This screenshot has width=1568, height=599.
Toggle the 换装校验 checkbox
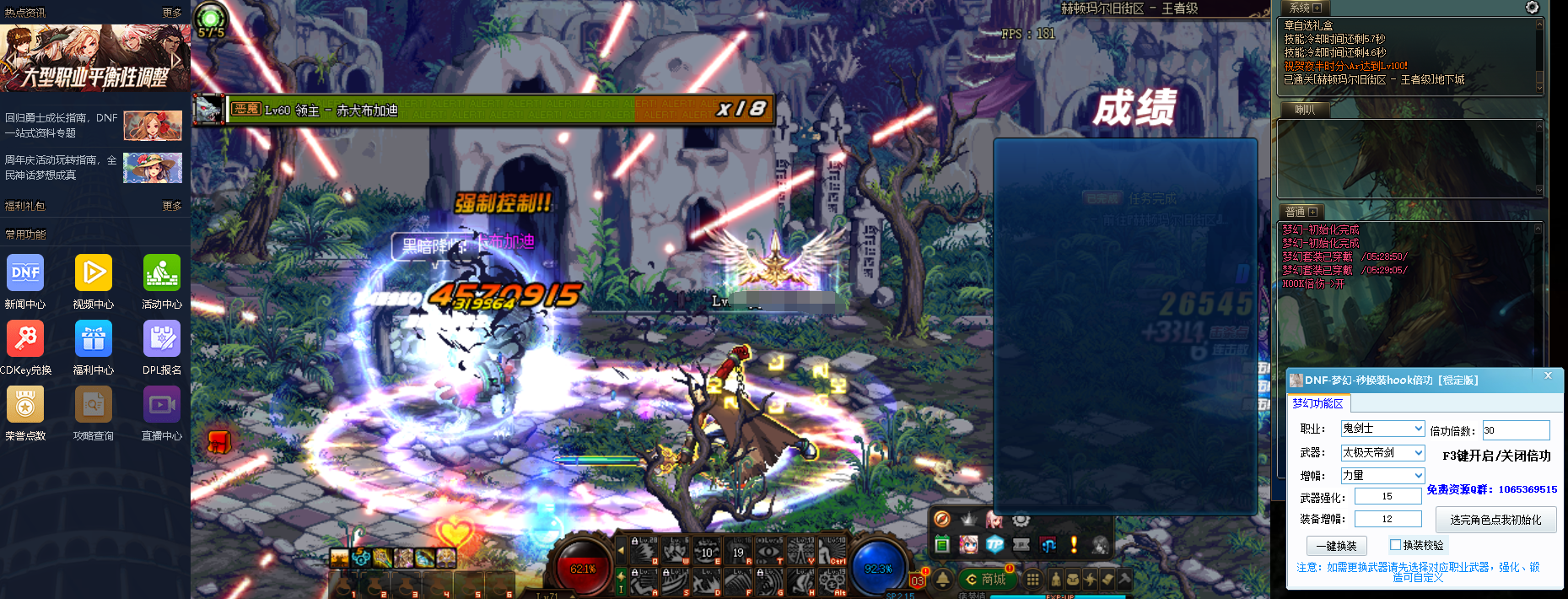tap(1395, 545)
